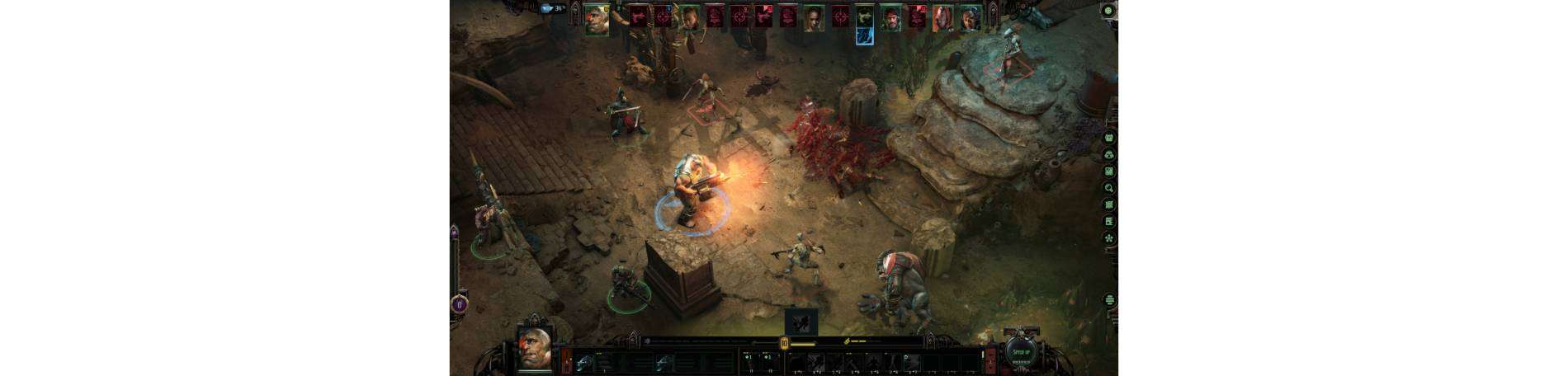1568x376 pixels.
Task: Click the Speed up button
Action: pyautogui.click(x=1021, y=353)
